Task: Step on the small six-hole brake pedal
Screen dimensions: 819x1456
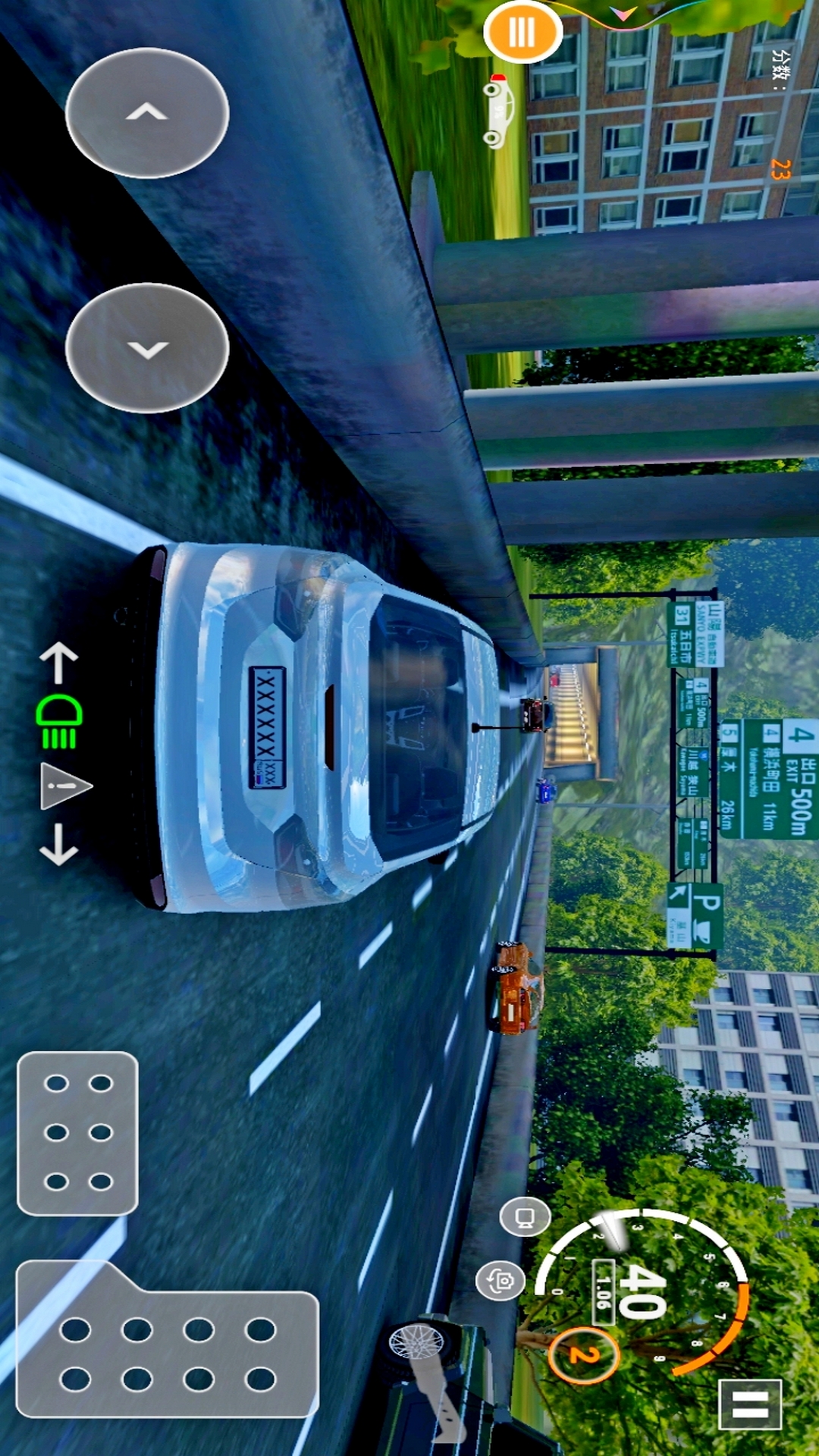Action: (77, 1132)
